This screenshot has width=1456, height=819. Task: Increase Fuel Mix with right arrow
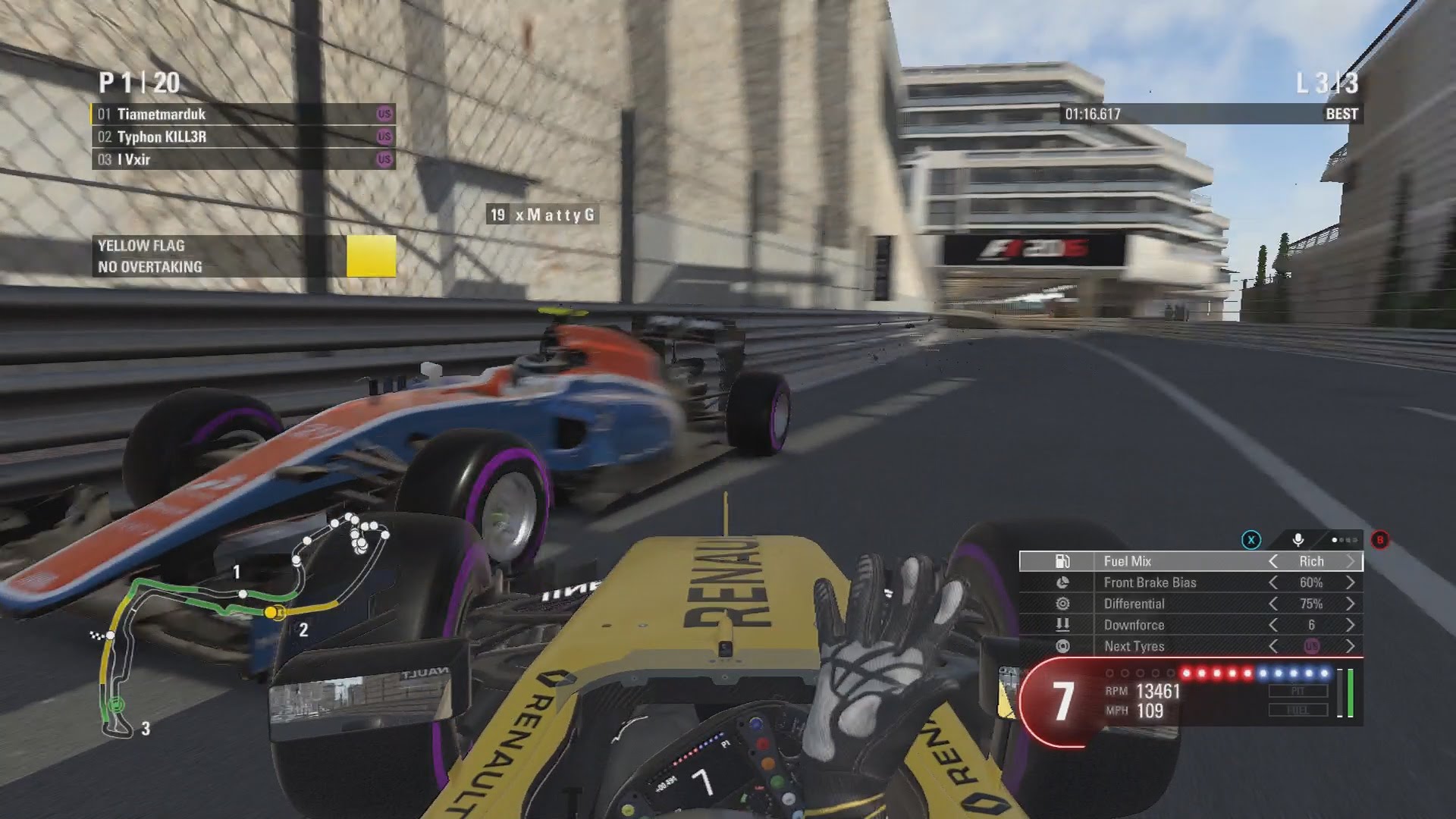pos(1351,561)
